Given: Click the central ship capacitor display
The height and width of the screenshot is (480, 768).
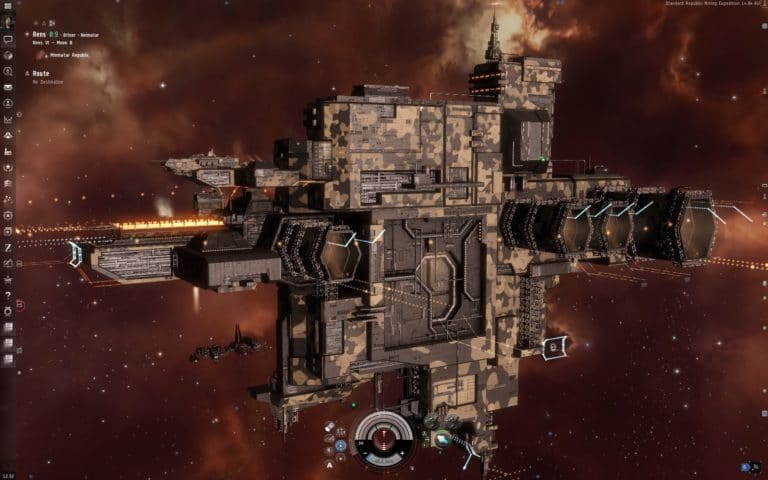Looking at the screenshot, I should [383, 437].
